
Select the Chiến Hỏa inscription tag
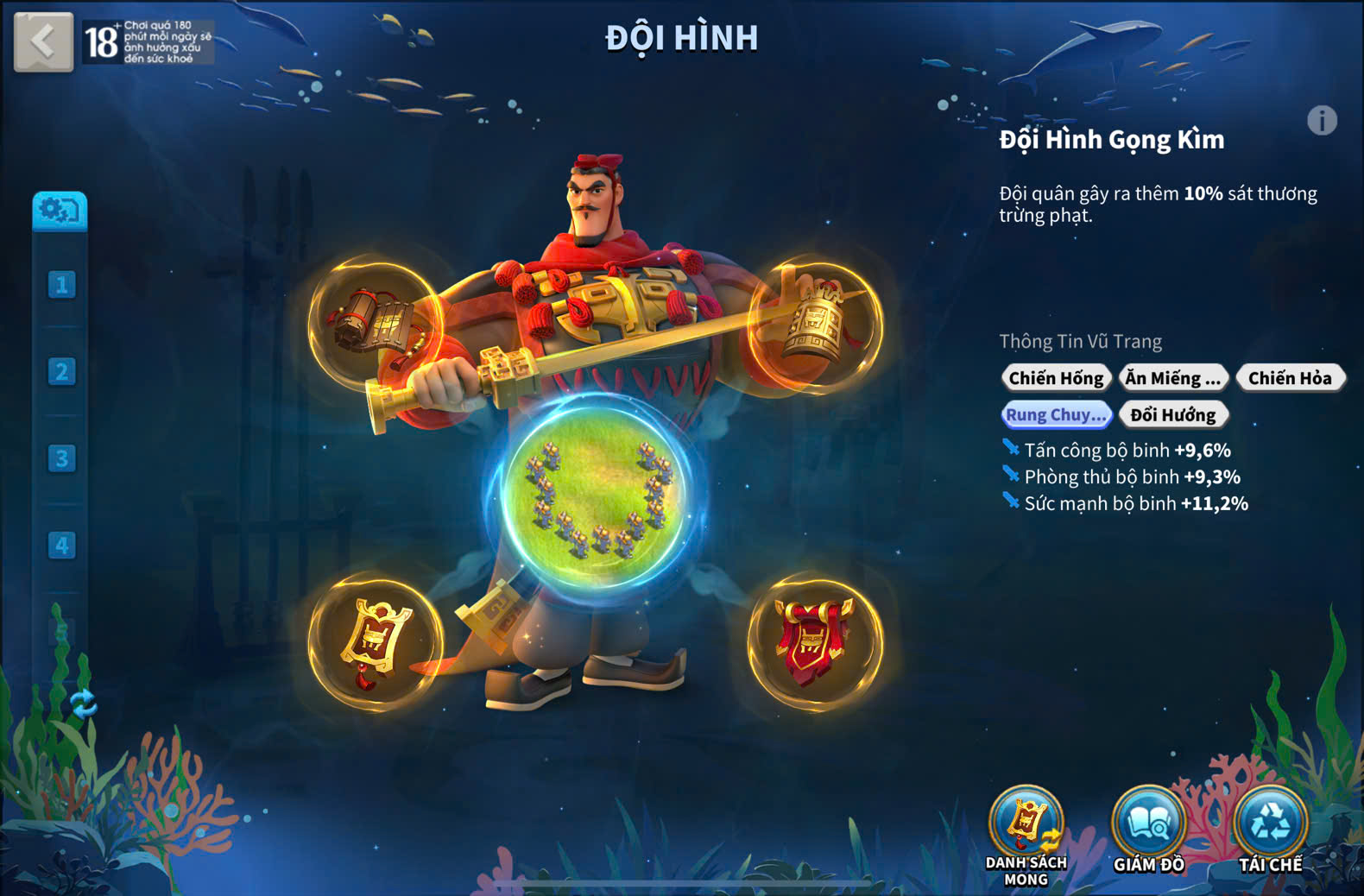1290,378
